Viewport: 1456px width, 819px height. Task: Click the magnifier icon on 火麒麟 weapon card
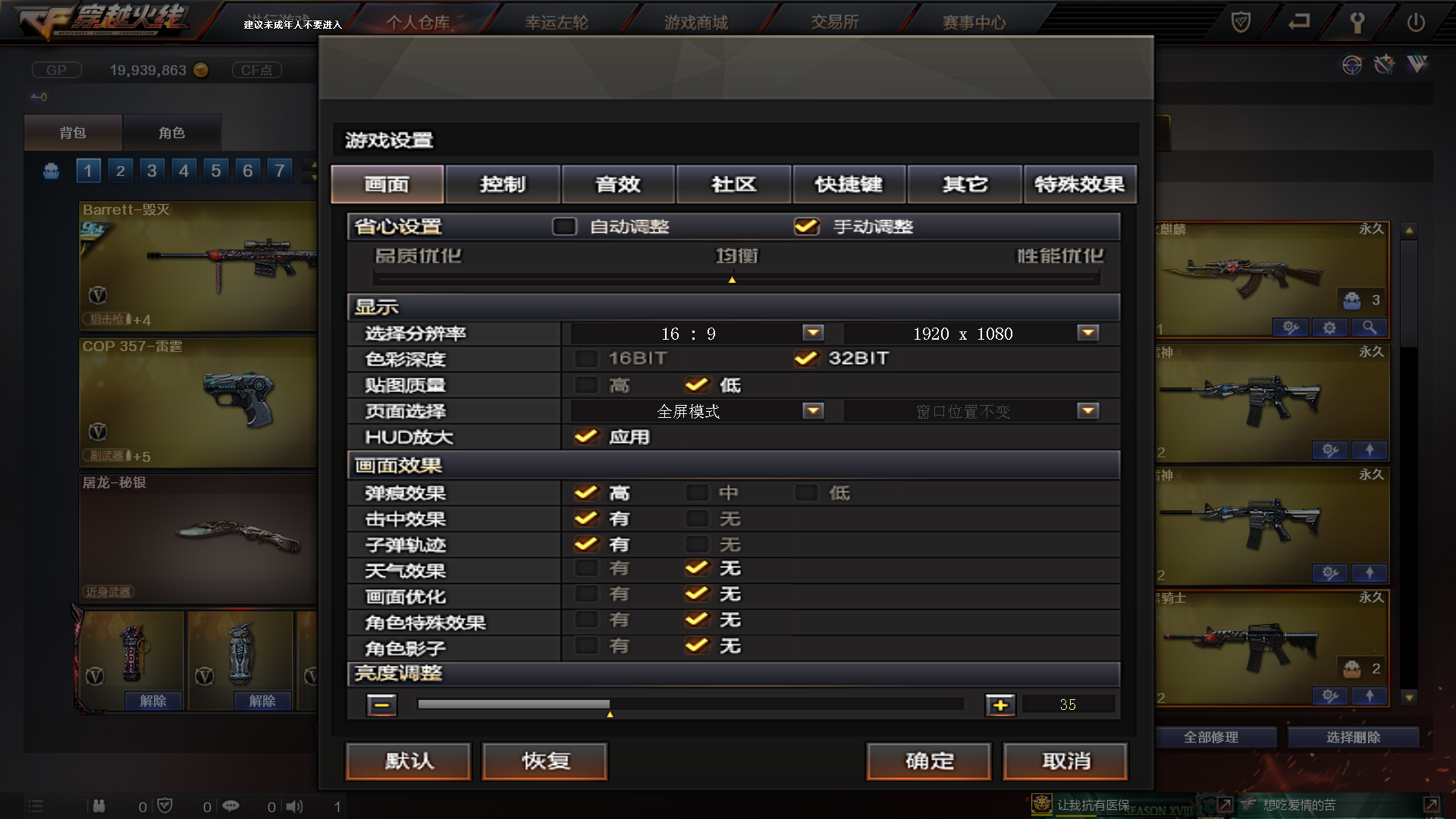(x=1369, y=328)
